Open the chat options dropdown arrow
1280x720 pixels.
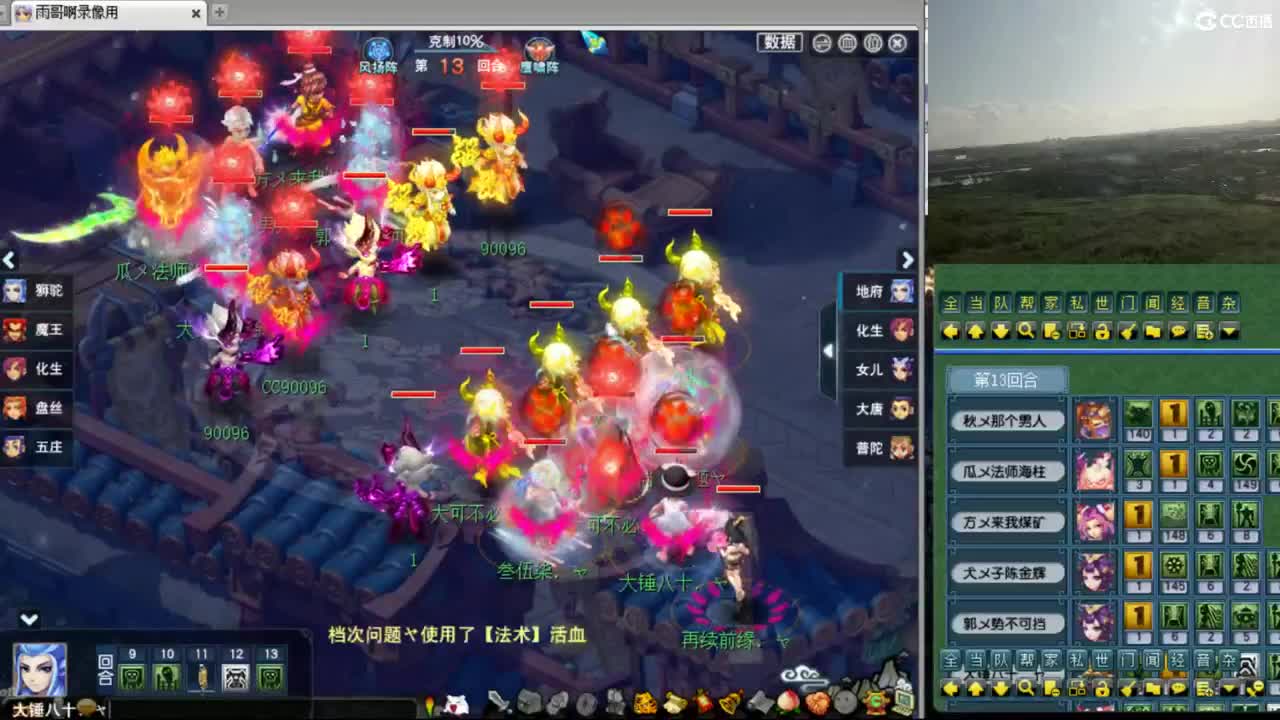coord(1229,329)
